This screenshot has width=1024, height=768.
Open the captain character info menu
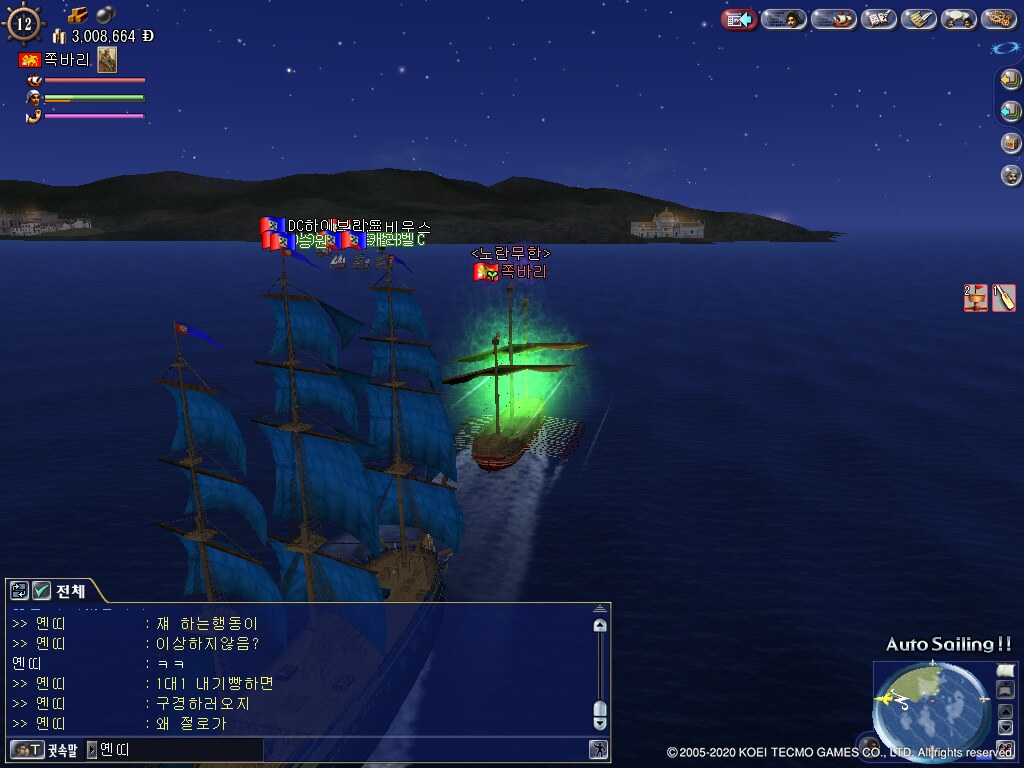[784, 19]
